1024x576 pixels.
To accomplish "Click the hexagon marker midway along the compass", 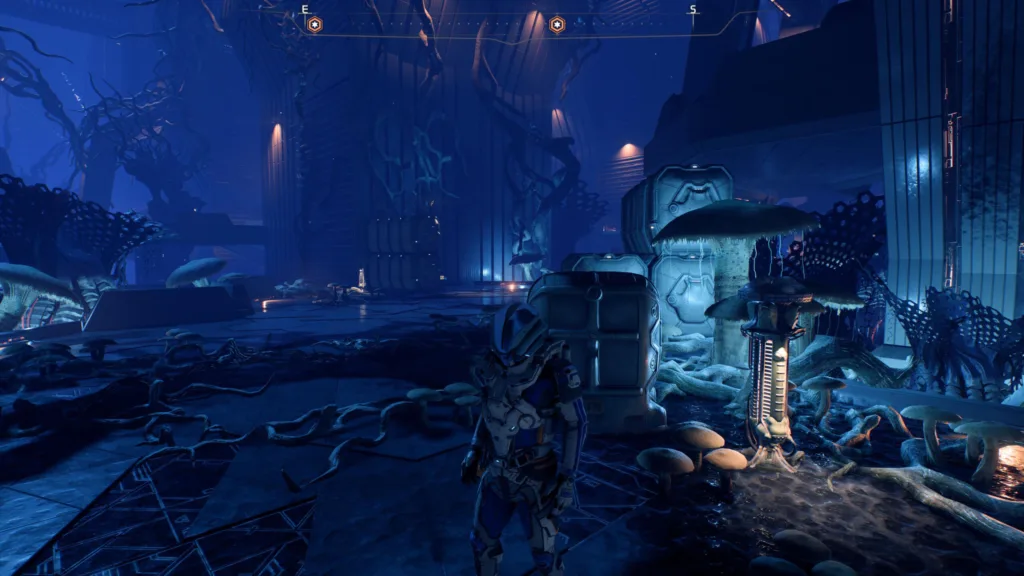I will [557, 25].
